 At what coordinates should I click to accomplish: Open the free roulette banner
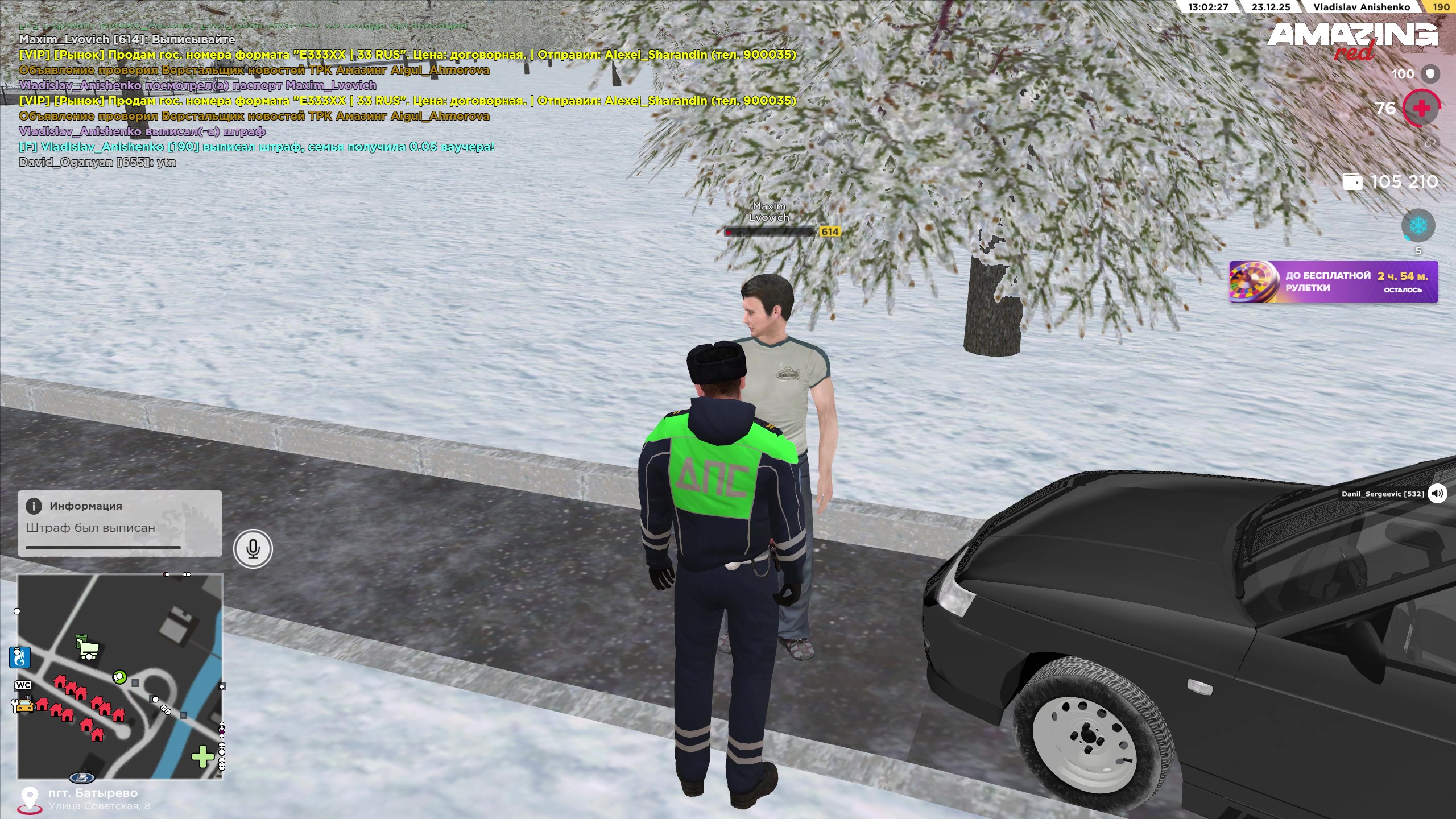click(x=1333, y=282)
